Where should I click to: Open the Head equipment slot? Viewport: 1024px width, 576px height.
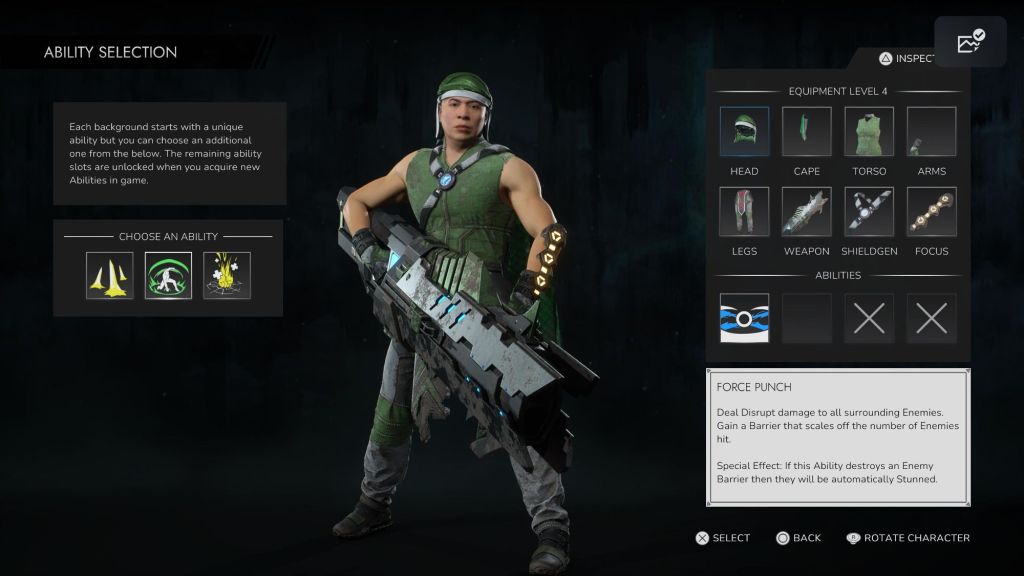click(x=744, y=132)
